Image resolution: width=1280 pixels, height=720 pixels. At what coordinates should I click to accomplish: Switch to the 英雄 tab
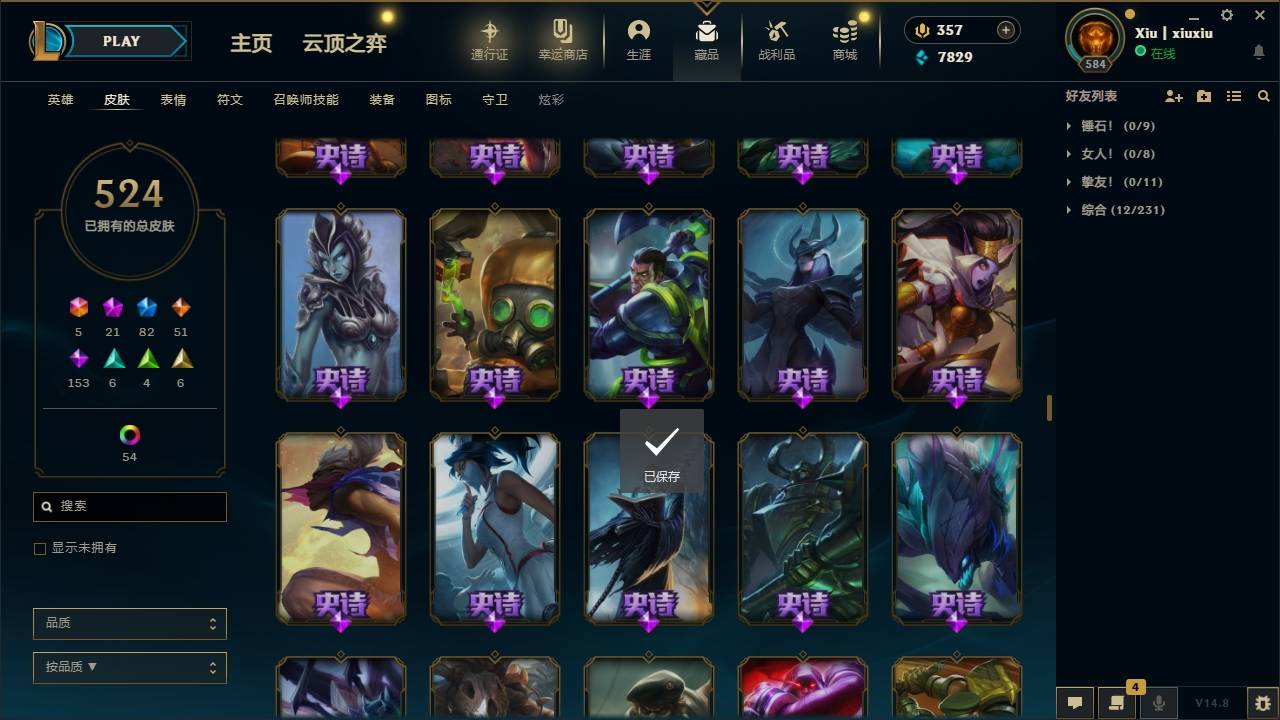click(x=59, y=99)
